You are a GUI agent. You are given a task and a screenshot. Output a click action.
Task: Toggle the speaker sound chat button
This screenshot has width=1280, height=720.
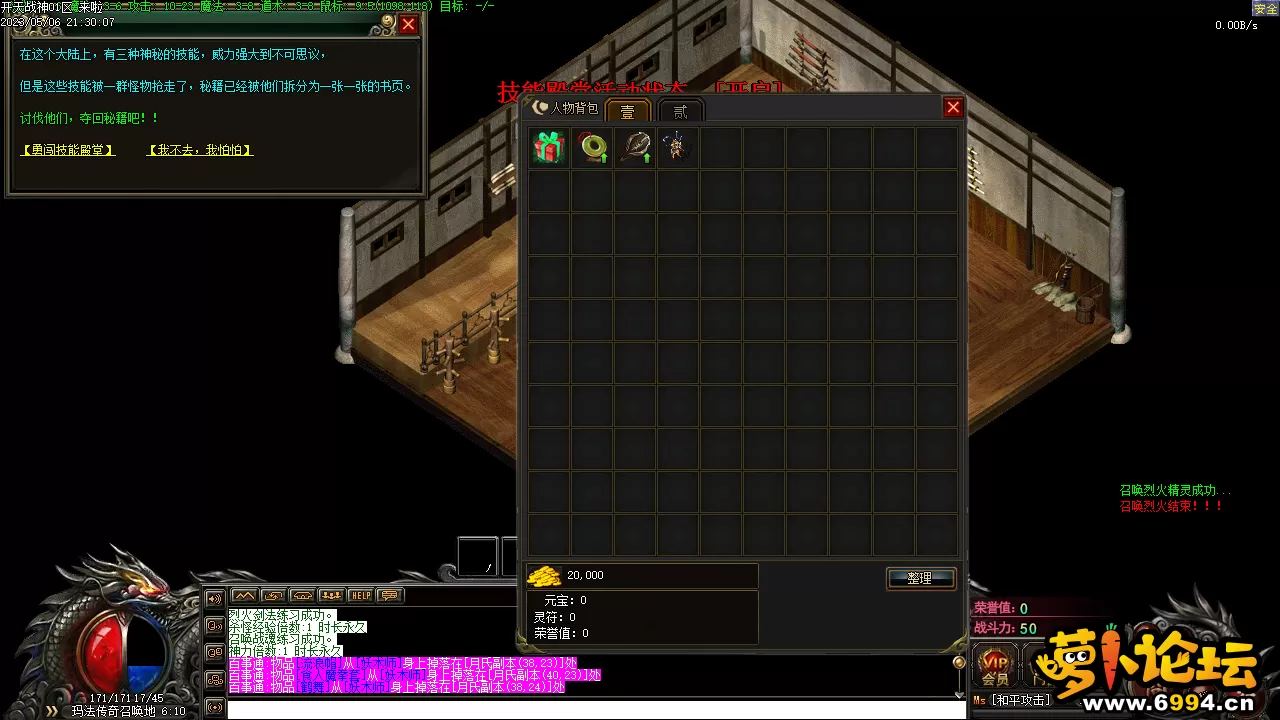click(x=214, y=599)
